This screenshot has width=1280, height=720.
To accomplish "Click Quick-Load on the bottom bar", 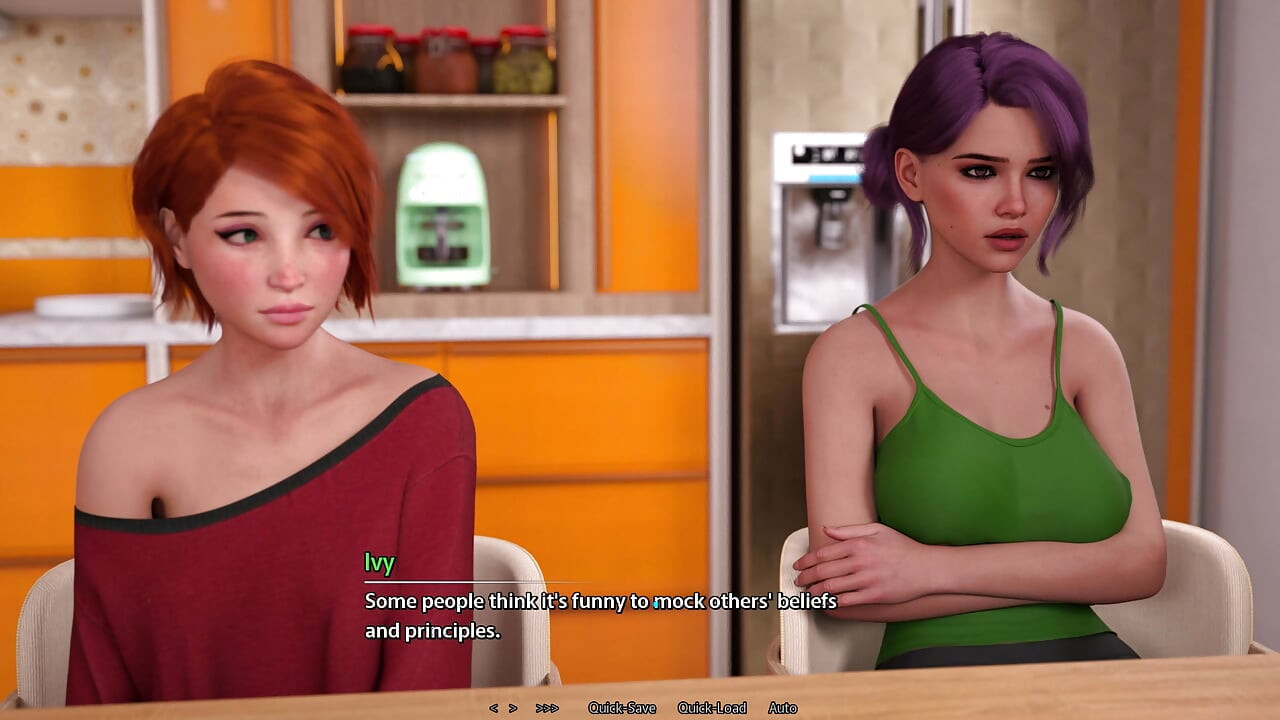I will (x=712, y=707).
